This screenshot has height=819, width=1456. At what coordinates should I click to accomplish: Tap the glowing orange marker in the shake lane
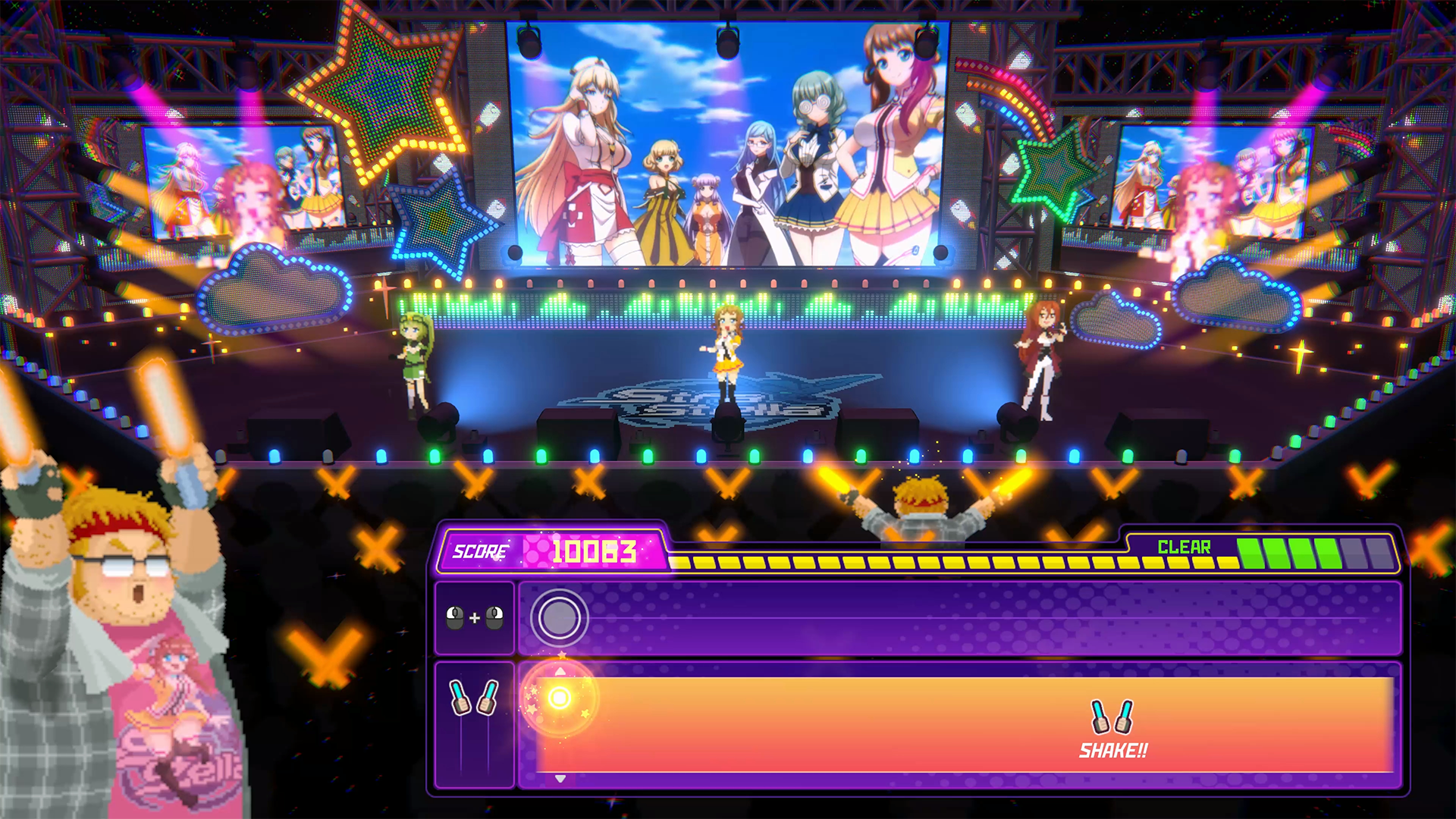click(x=560, y=698)
